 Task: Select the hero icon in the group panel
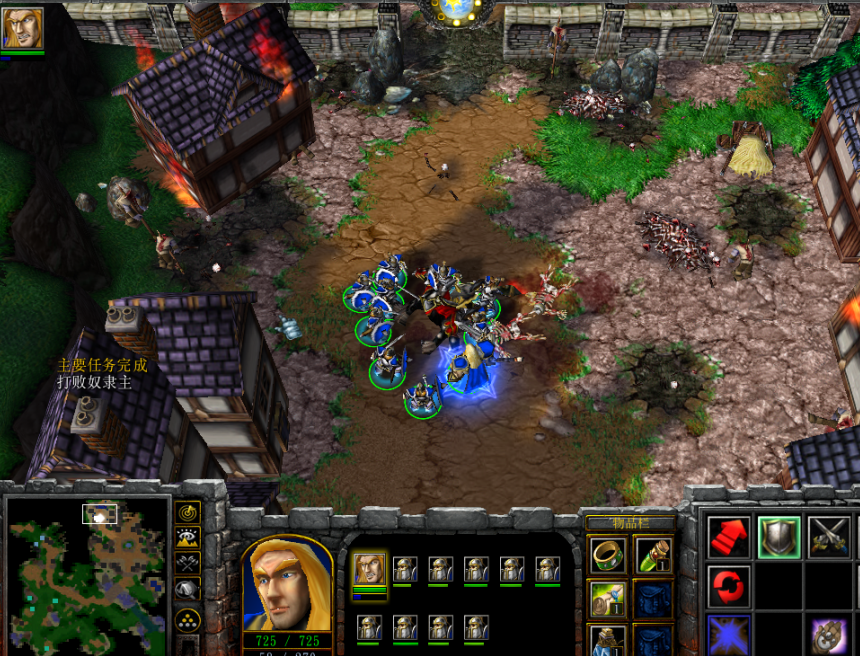pyautogui.click(x=369, y=571)
